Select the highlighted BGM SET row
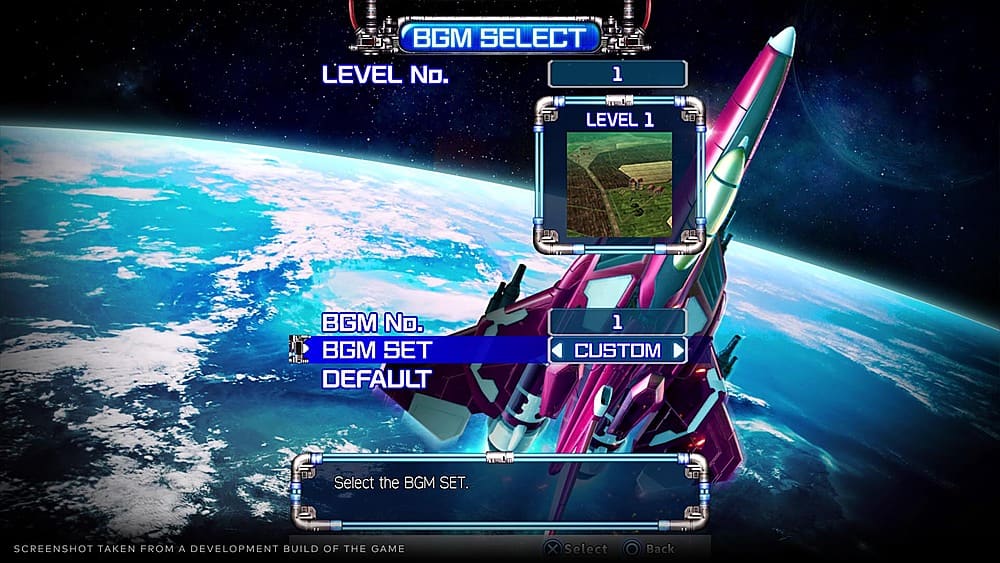 377,351
